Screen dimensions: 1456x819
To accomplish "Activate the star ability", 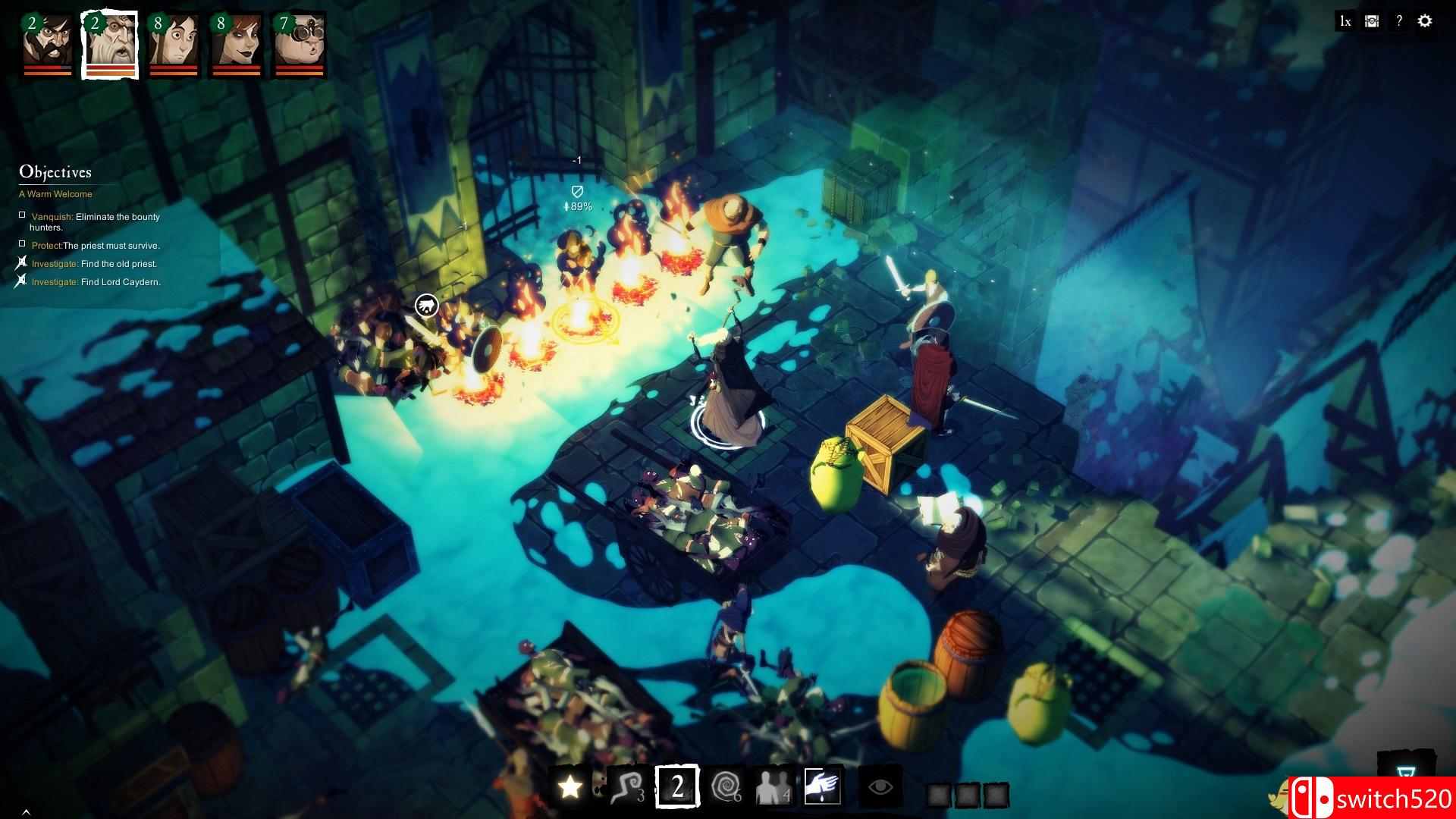I will 570,787.
